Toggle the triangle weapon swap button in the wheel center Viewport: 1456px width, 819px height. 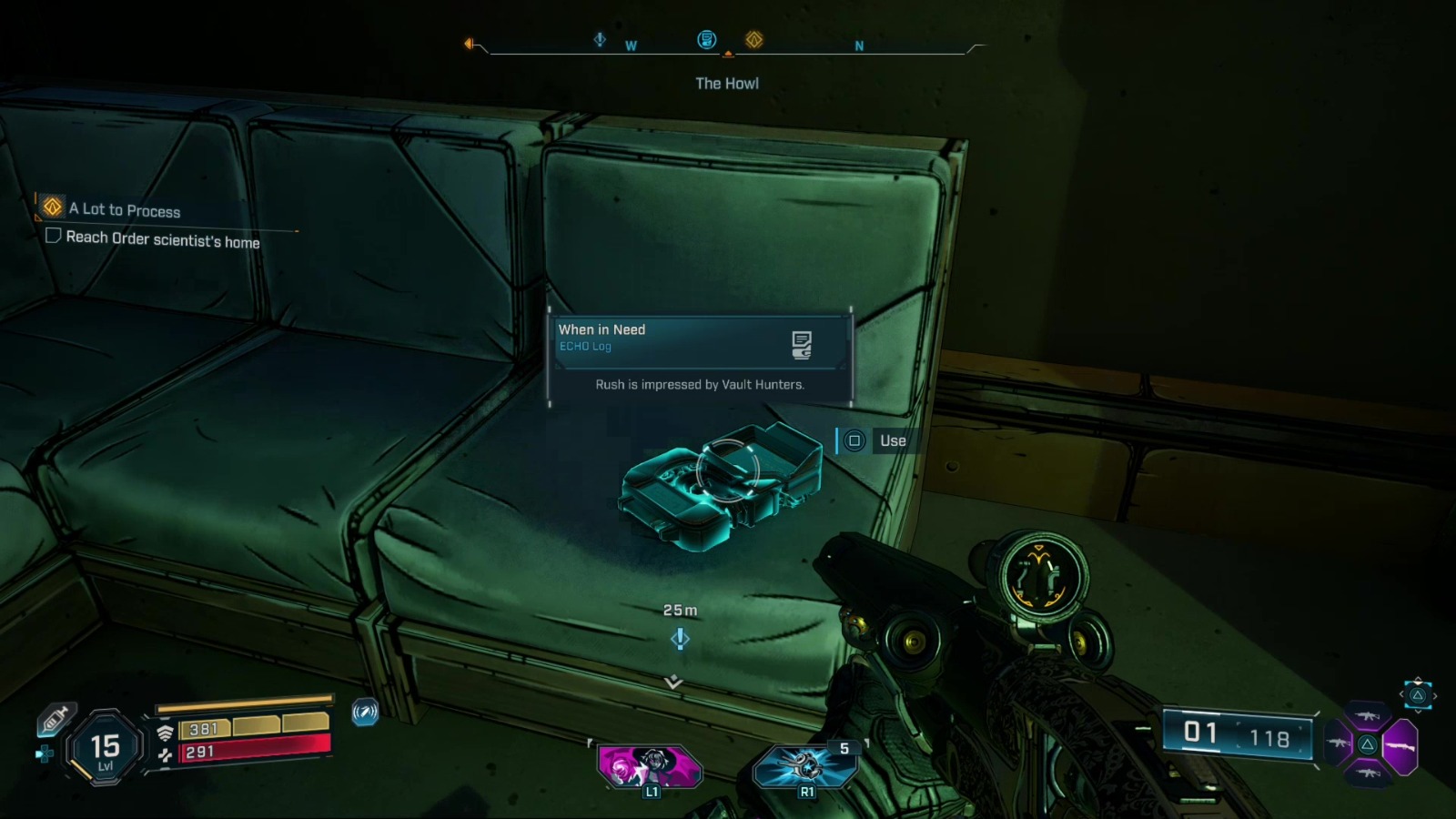[1368, 743]
